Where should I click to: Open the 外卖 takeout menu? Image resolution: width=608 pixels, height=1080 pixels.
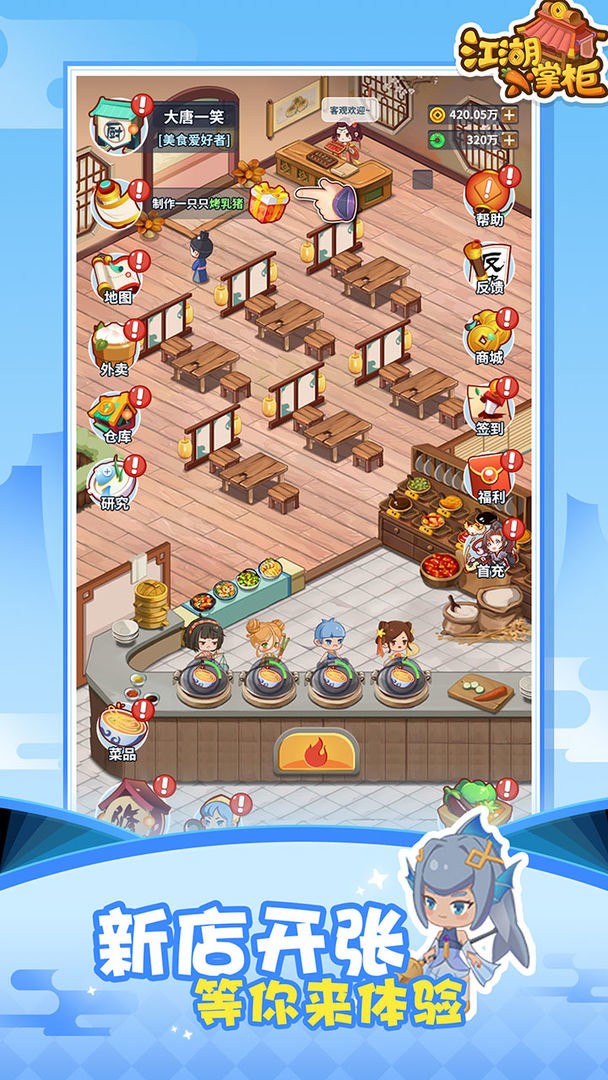click(115, 347)
